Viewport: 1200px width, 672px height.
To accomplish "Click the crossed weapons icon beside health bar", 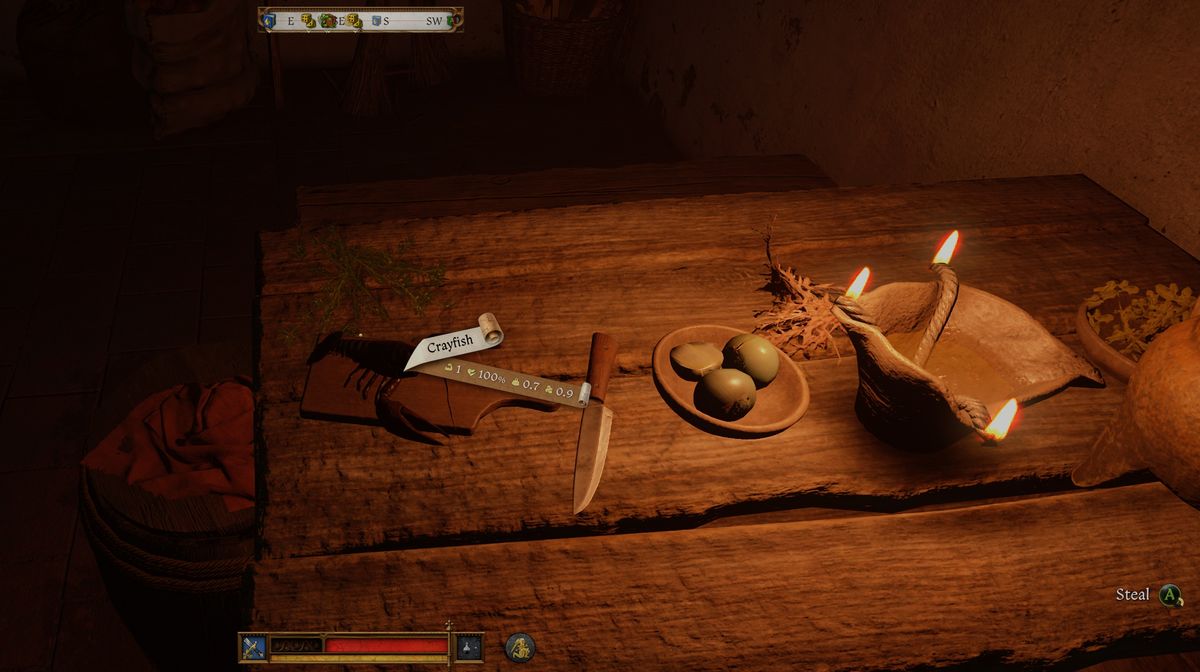I will click(252, 647).
